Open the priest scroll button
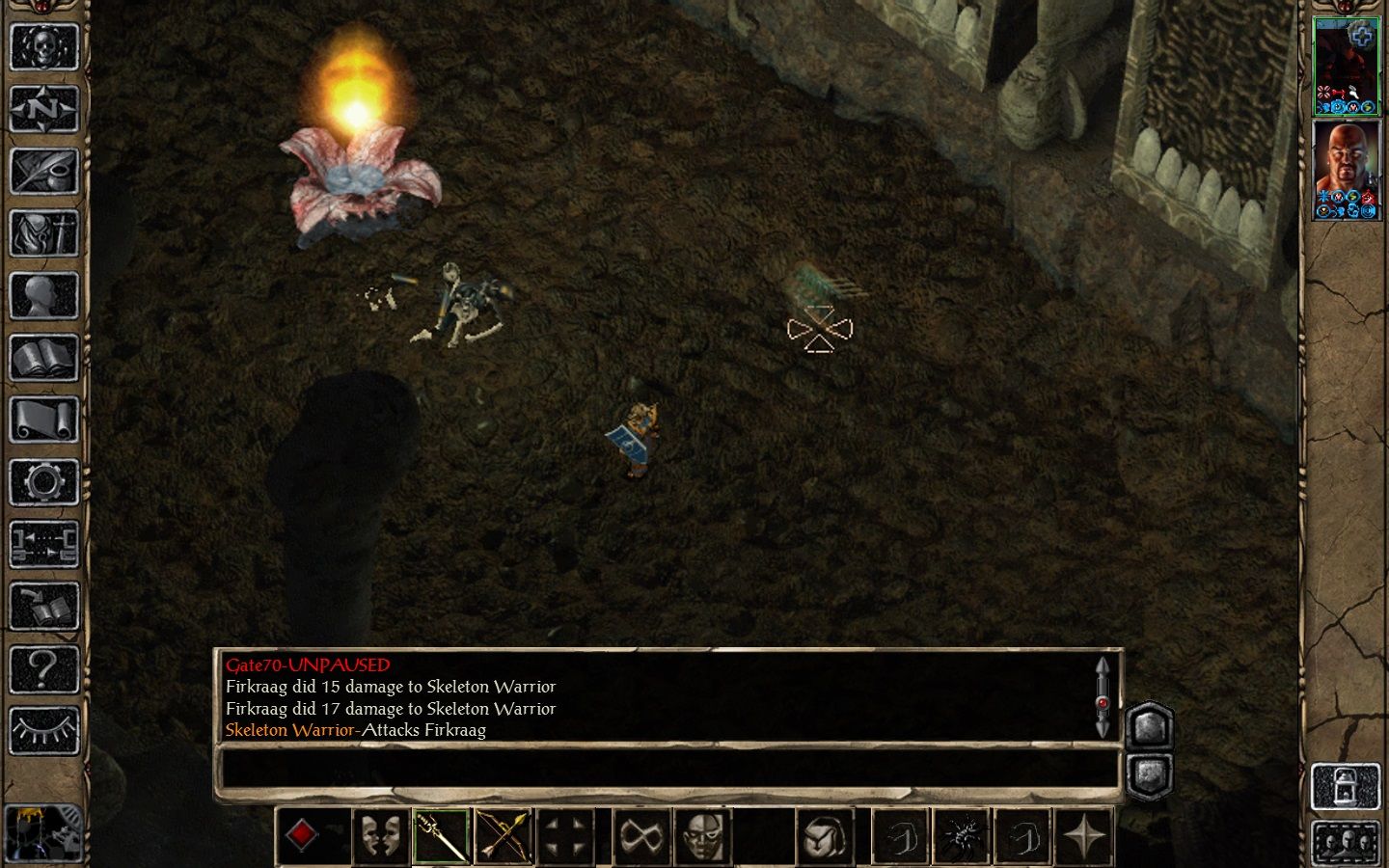The width and height of the screenshot is (1389, 868). [x=43, y=420]
